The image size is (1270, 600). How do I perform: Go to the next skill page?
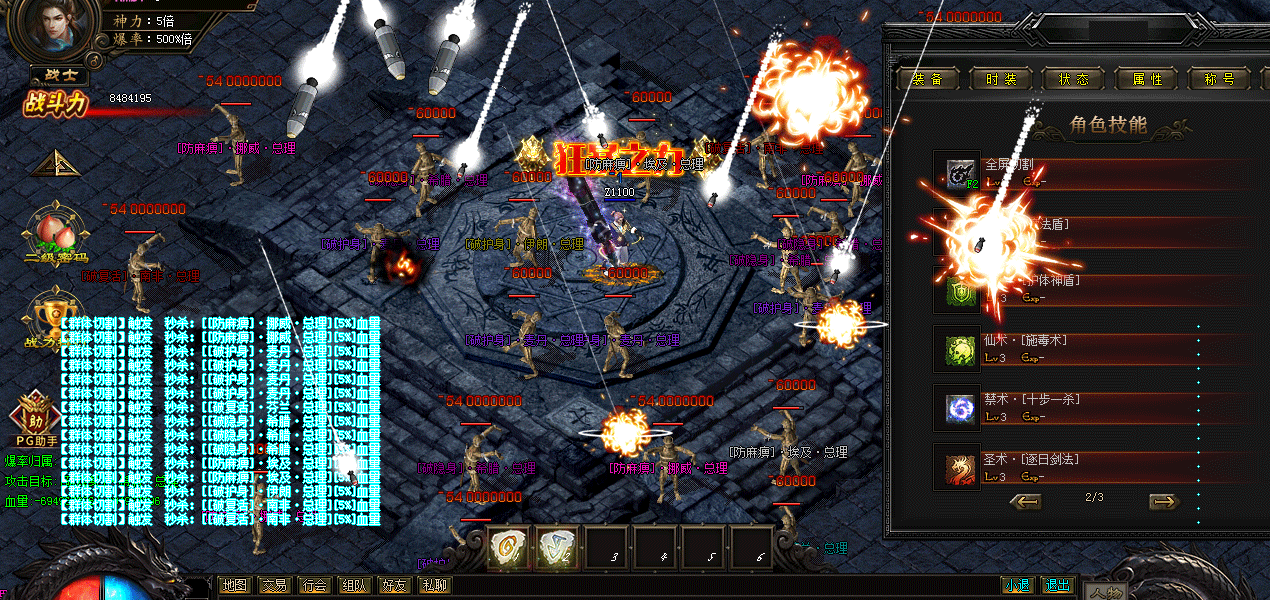(1163, 501)
